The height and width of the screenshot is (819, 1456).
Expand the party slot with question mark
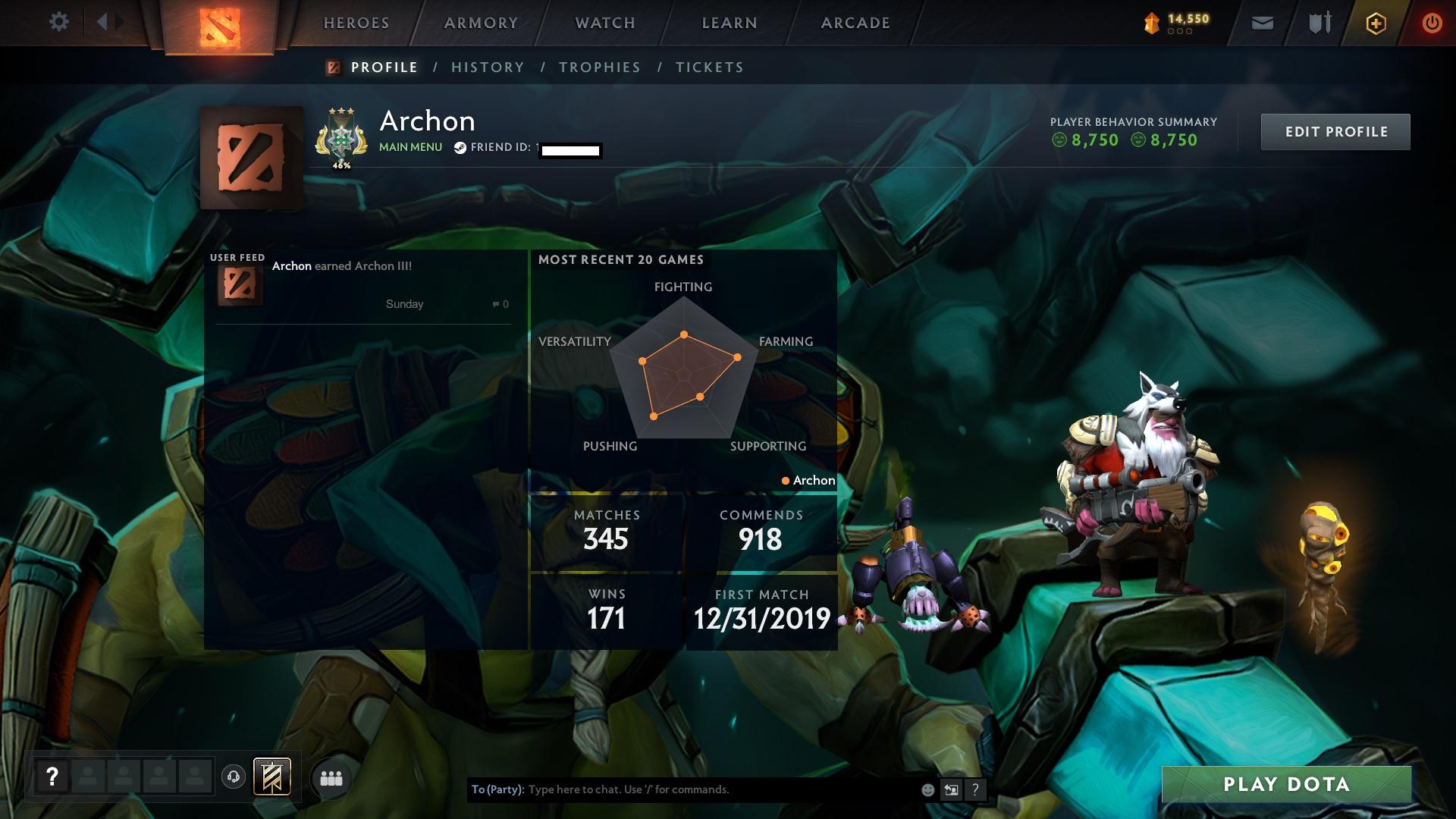pos(52,776)
